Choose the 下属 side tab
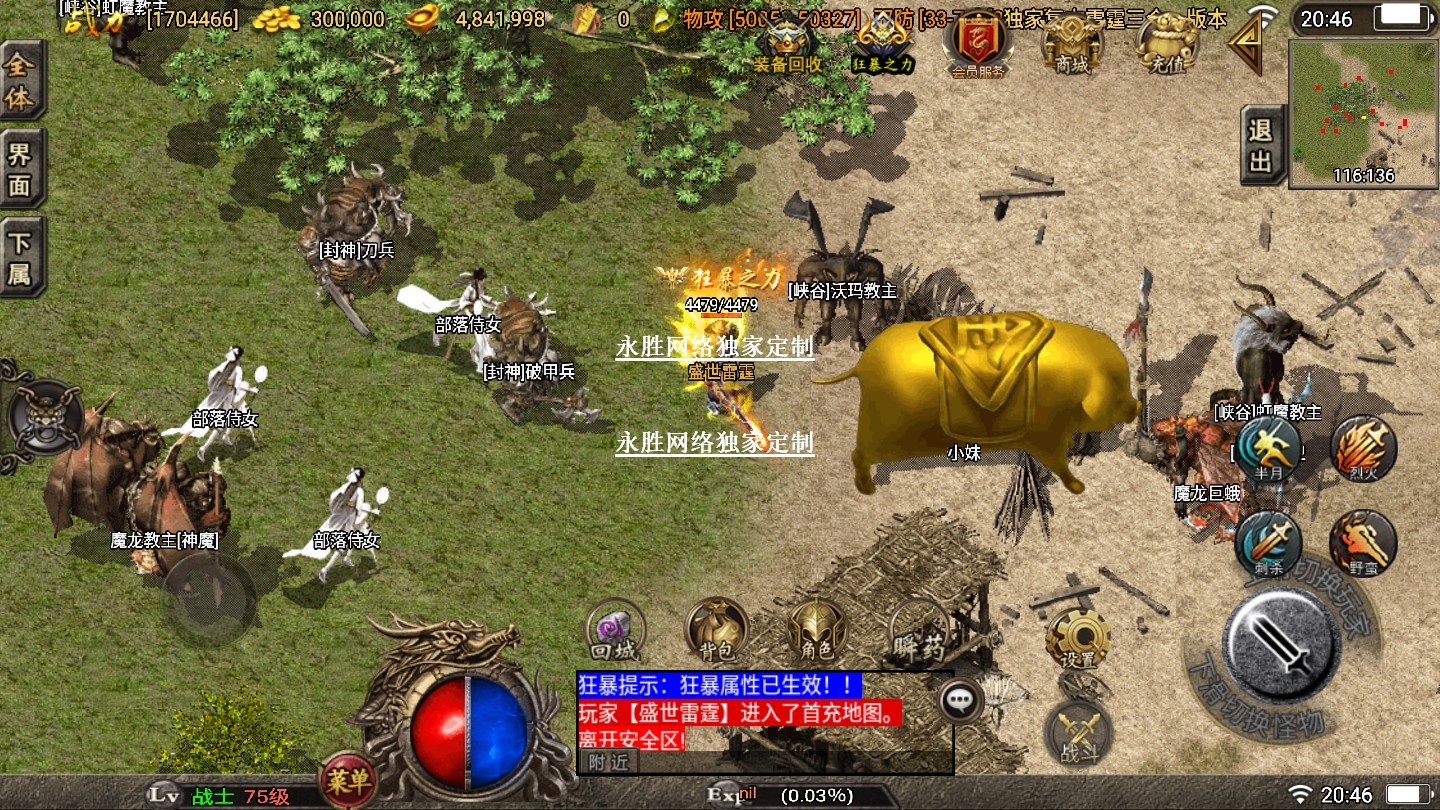 click(x=21, y=257)
